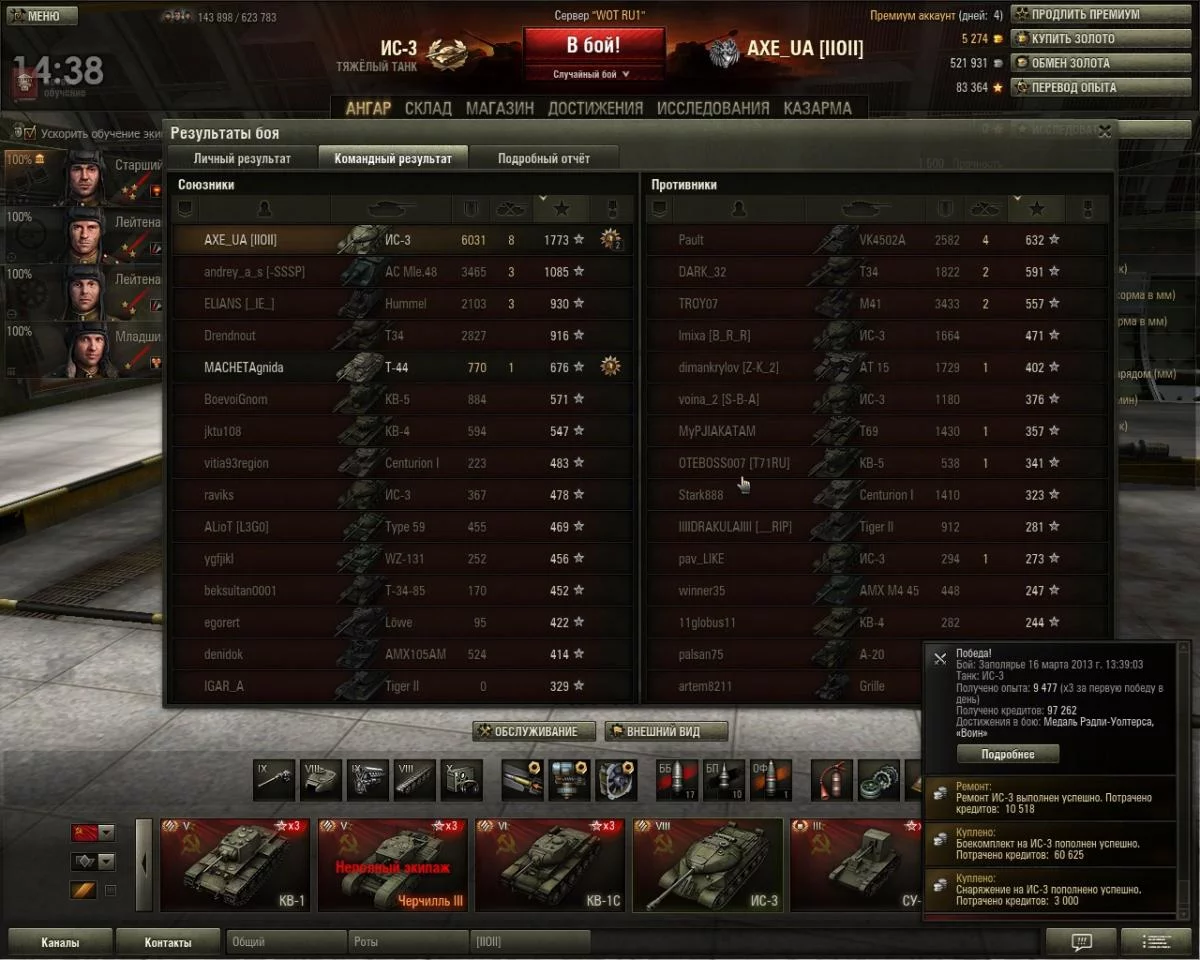The image size is (1200, 960).
Task: Open the ИССЛЕДОВАНИЯ section
Action: 713,108
